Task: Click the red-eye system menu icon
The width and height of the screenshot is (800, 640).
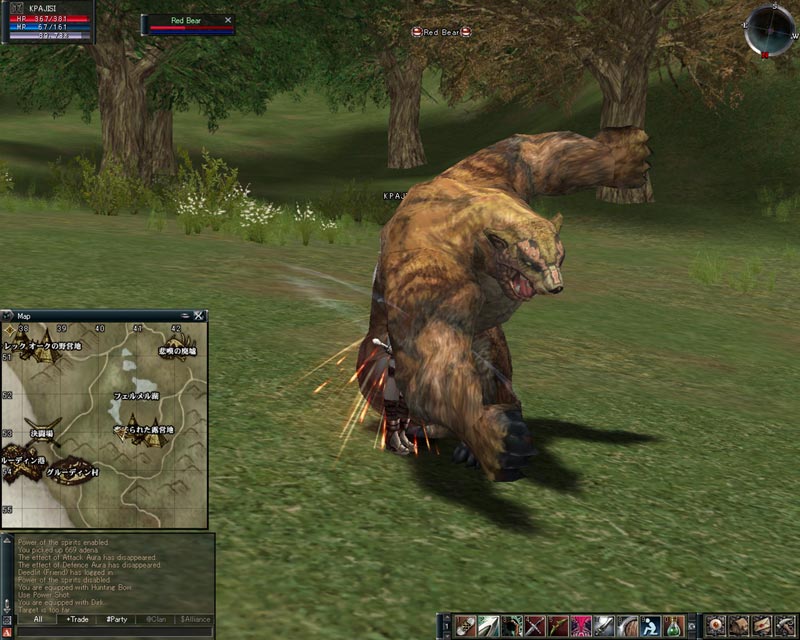Action: (x=715, y=627)
